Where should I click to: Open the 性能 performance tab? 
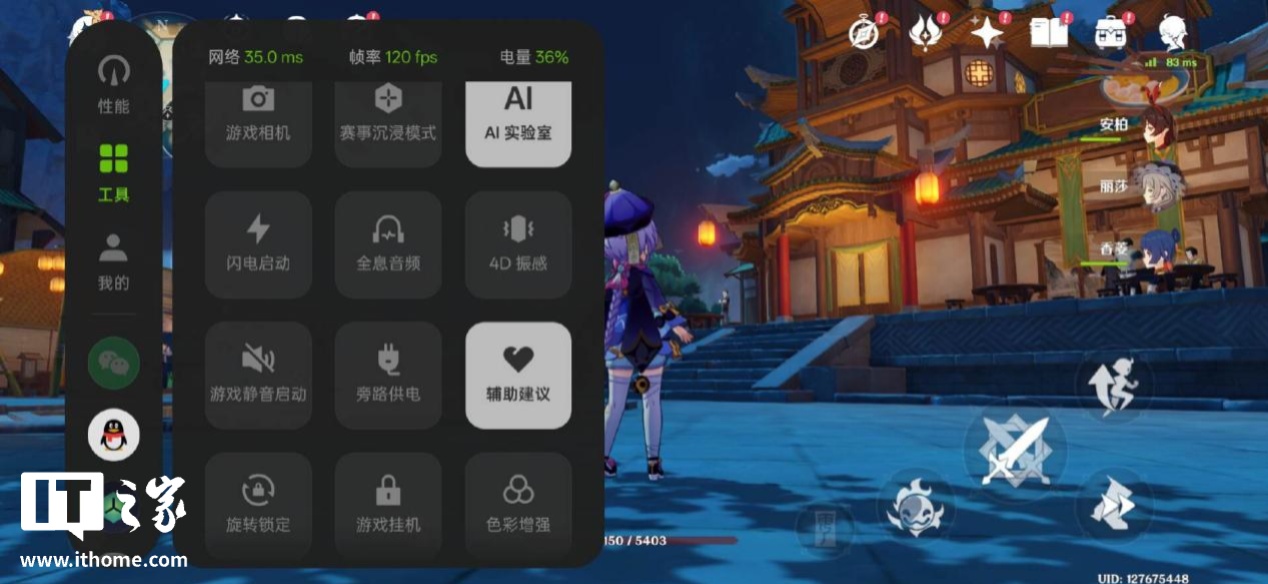[114, 84]
